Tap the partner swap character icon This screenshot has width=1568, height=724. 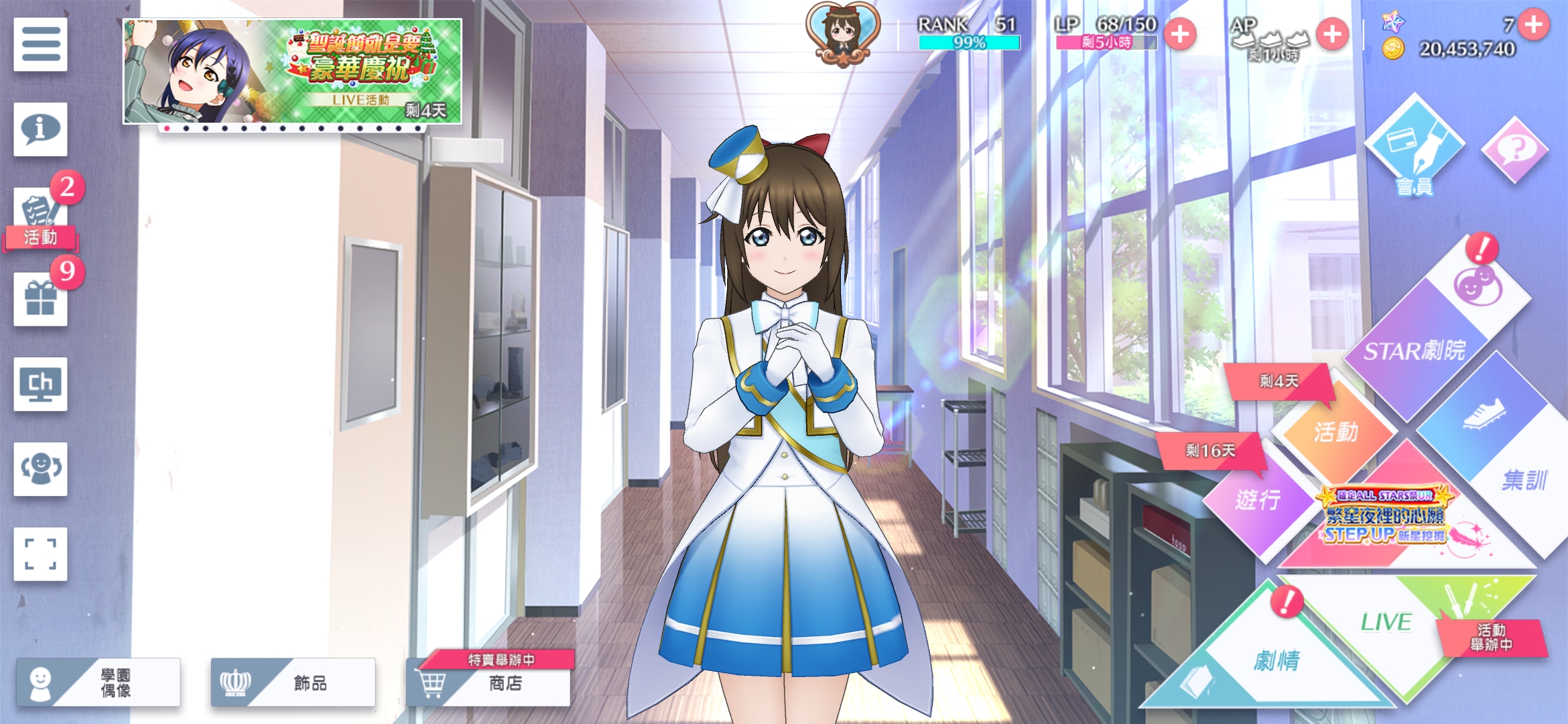tap(40, 469)
